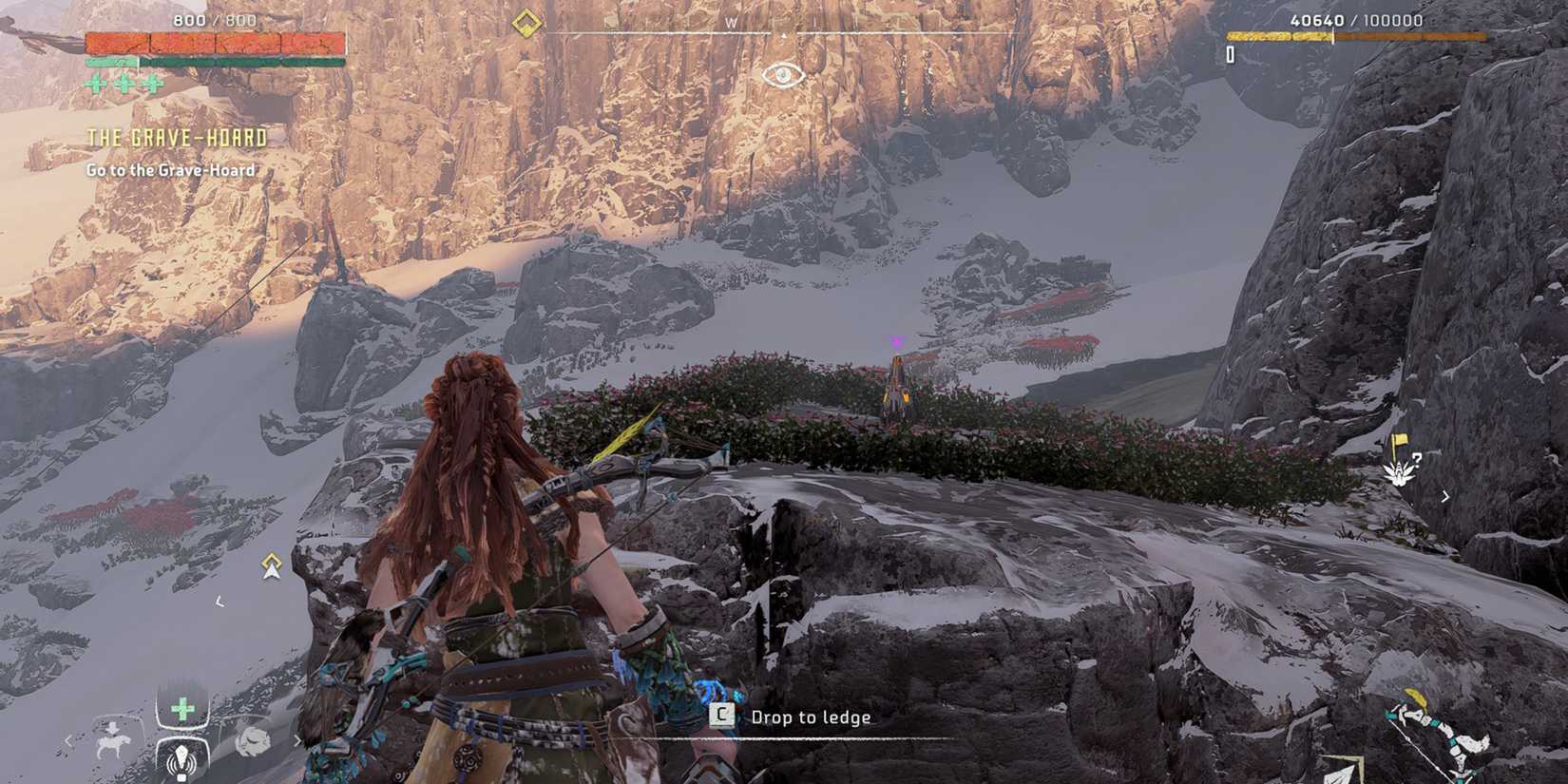Expand the right chevron near the flag marker

[1445, 497]
